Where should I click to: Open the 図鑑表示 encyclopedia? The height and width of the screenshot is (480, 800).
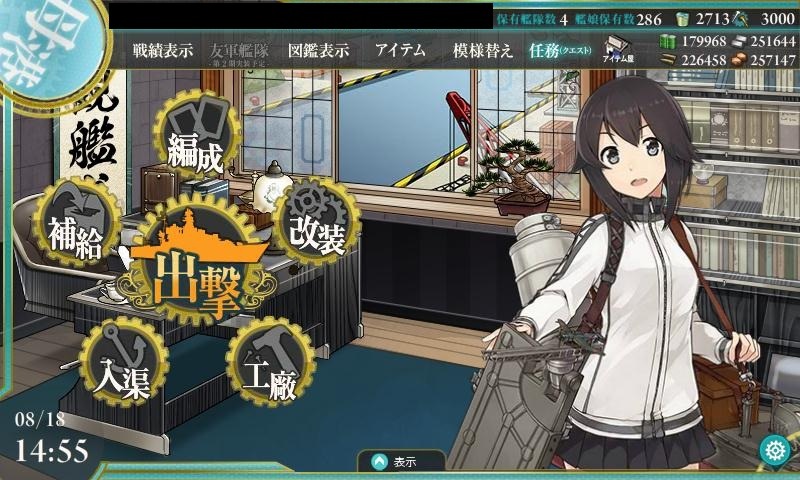[x=318, y=50]
